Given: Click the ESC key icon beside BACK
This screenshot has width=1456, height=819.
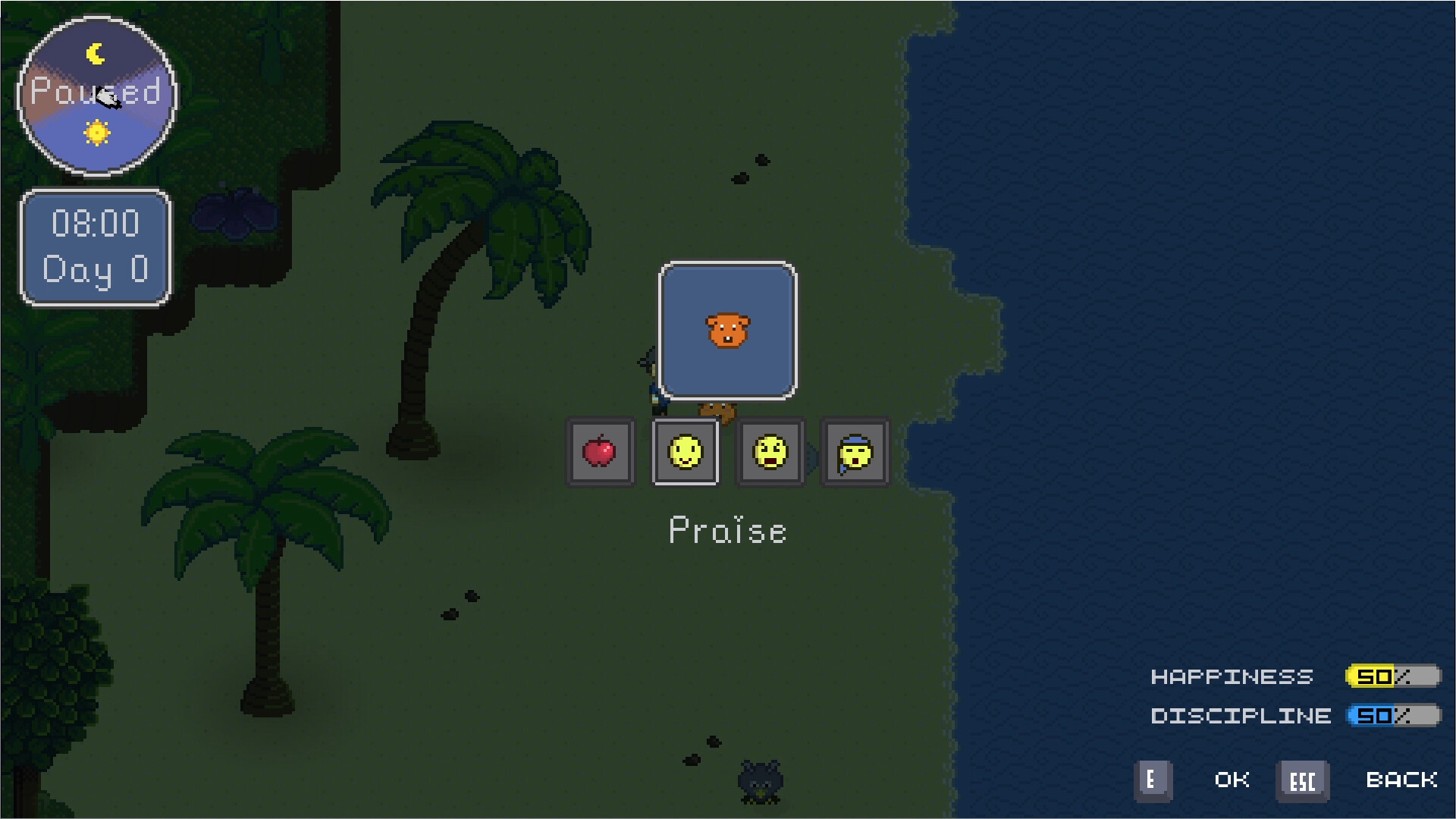Looking at the screenshot, I should pyautogui.click(x=1303, y=780).
